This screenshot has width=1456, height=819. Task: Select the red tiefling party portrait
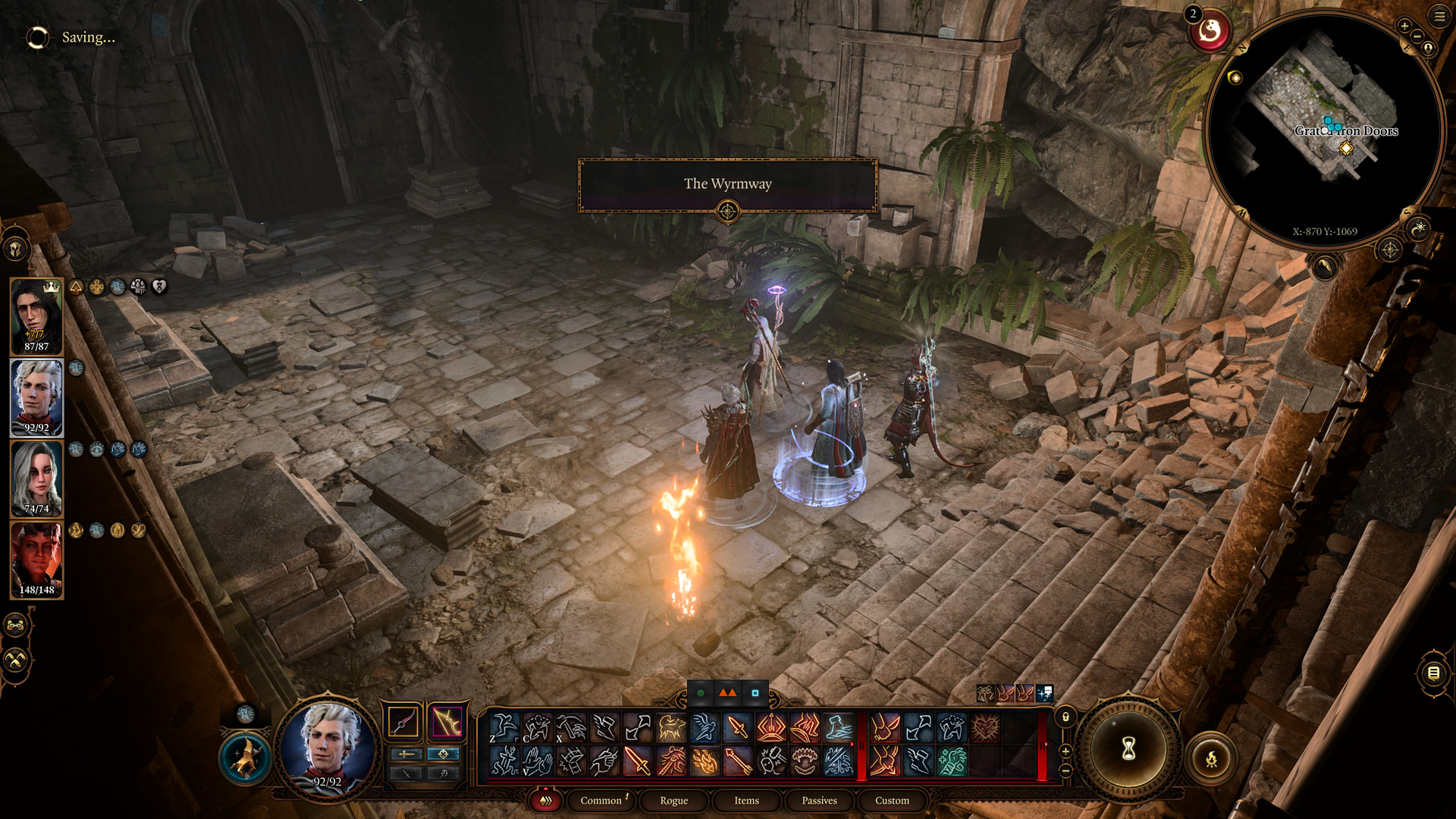36,560
